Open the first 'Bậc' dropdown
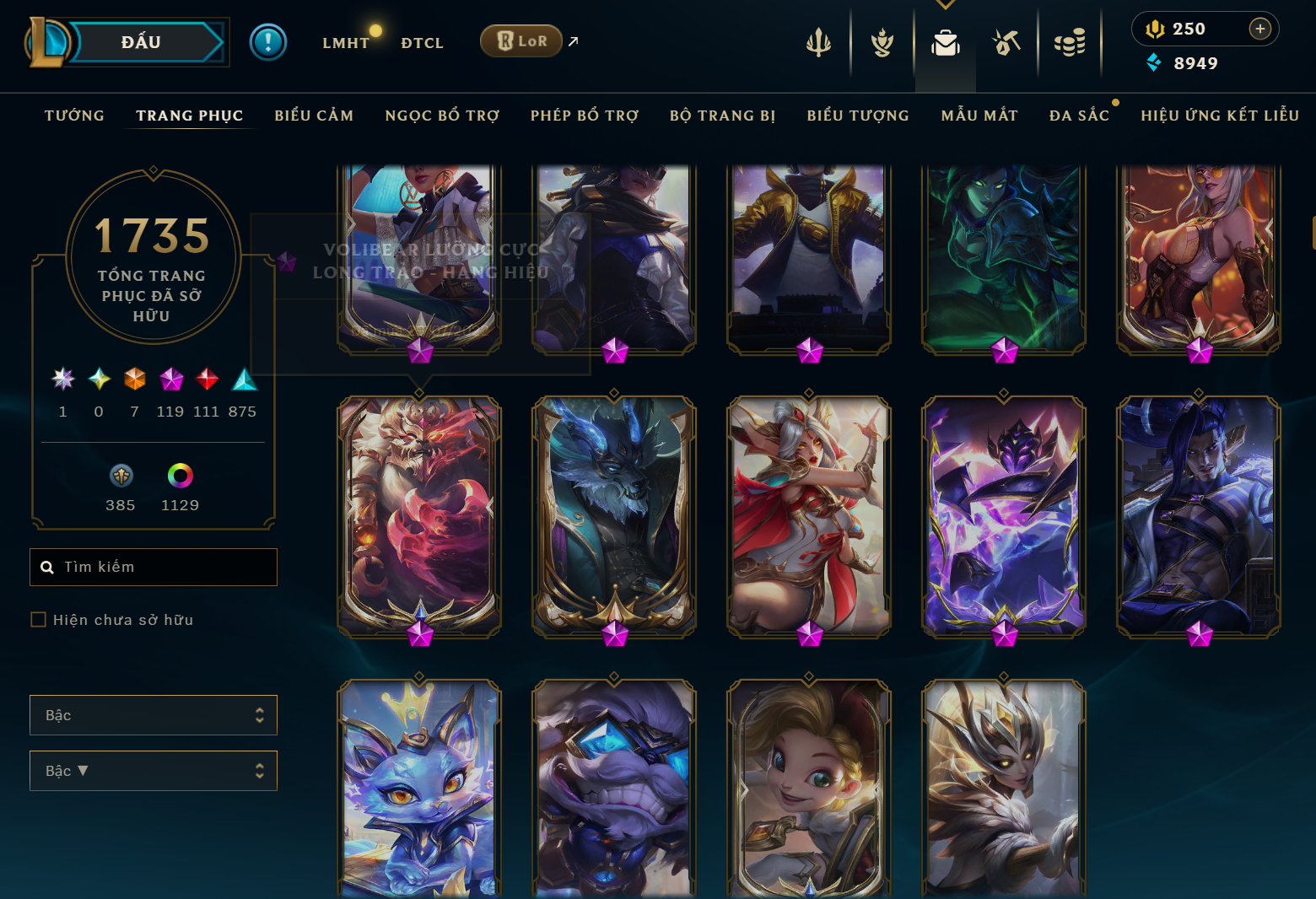 tap(153, 714)
